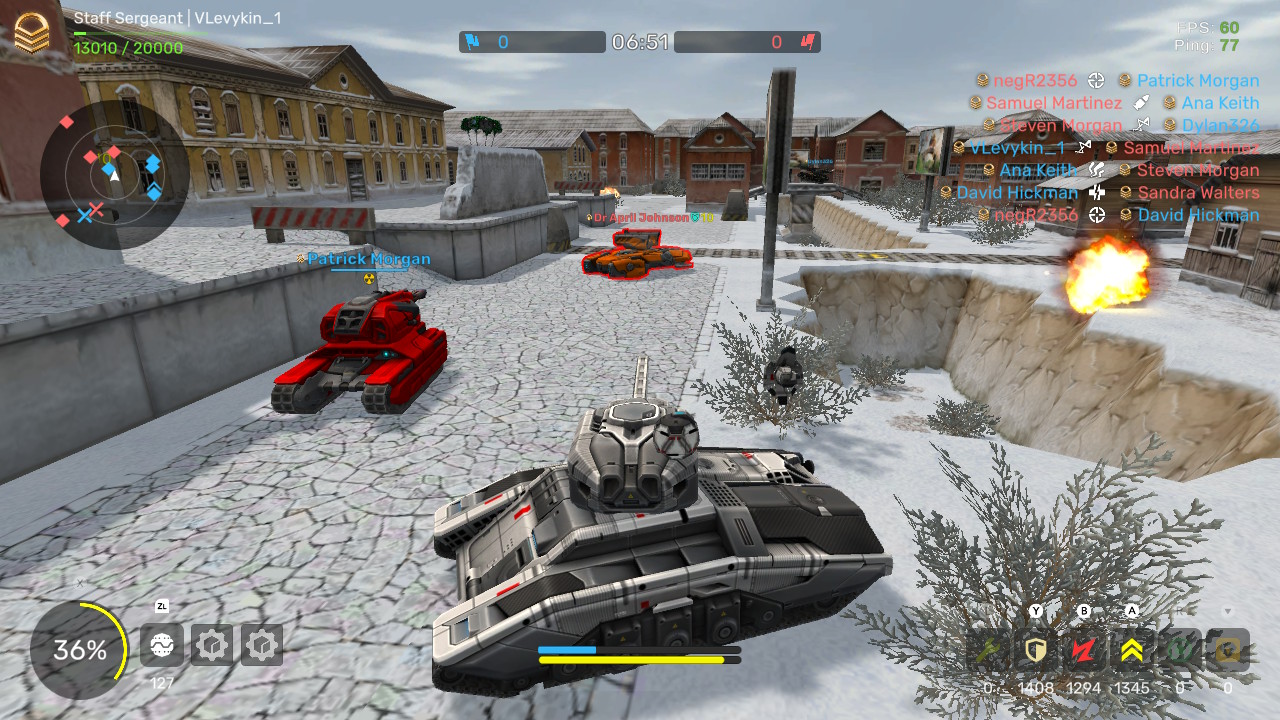Open the first gear module slot icon
Viewport: 1280px width, 720px height.
tap(212, 645)
